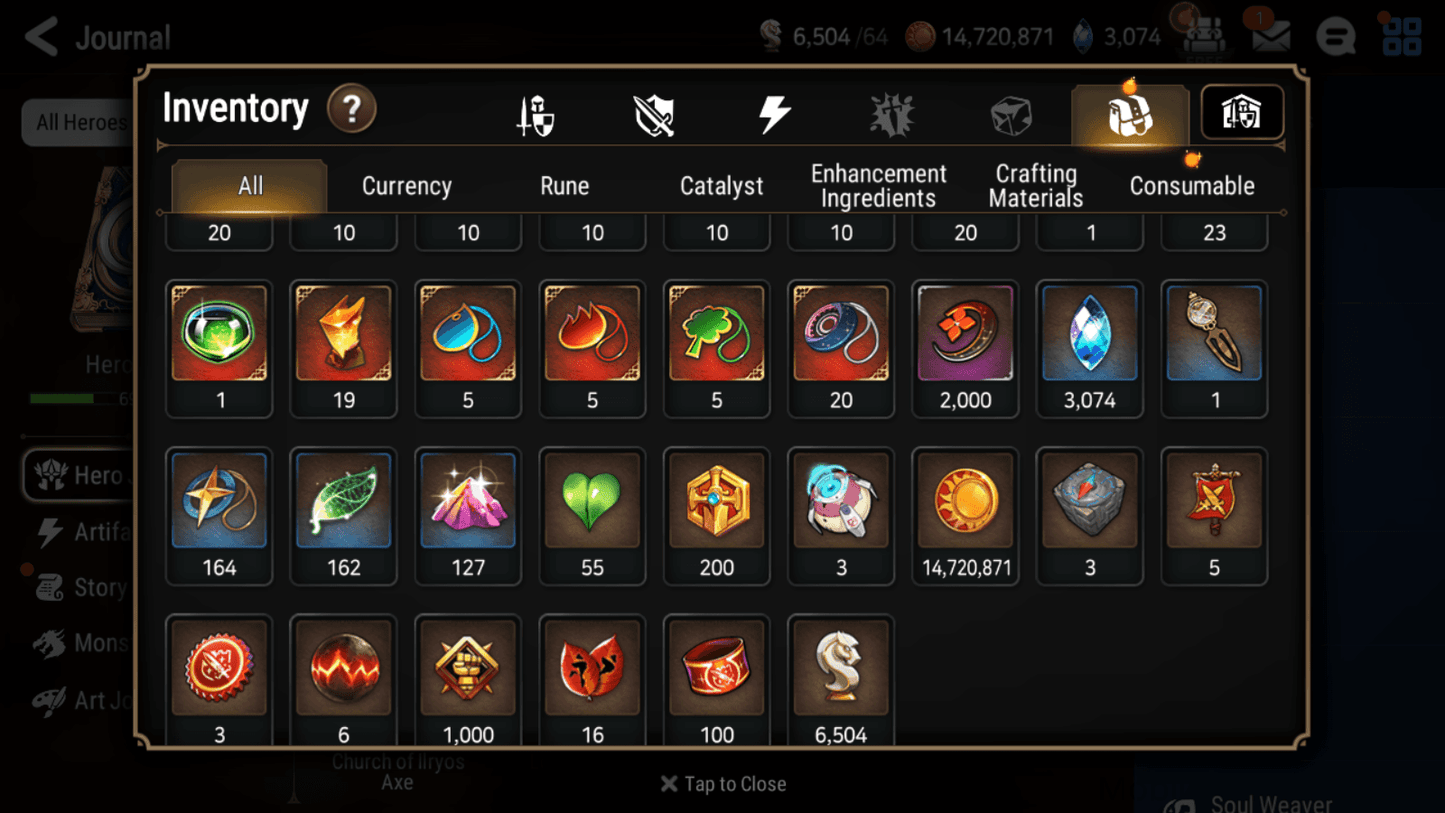1445x813 pixels.
Task: Open the Inventory help question mark
Action: click(x=352, y=110)
